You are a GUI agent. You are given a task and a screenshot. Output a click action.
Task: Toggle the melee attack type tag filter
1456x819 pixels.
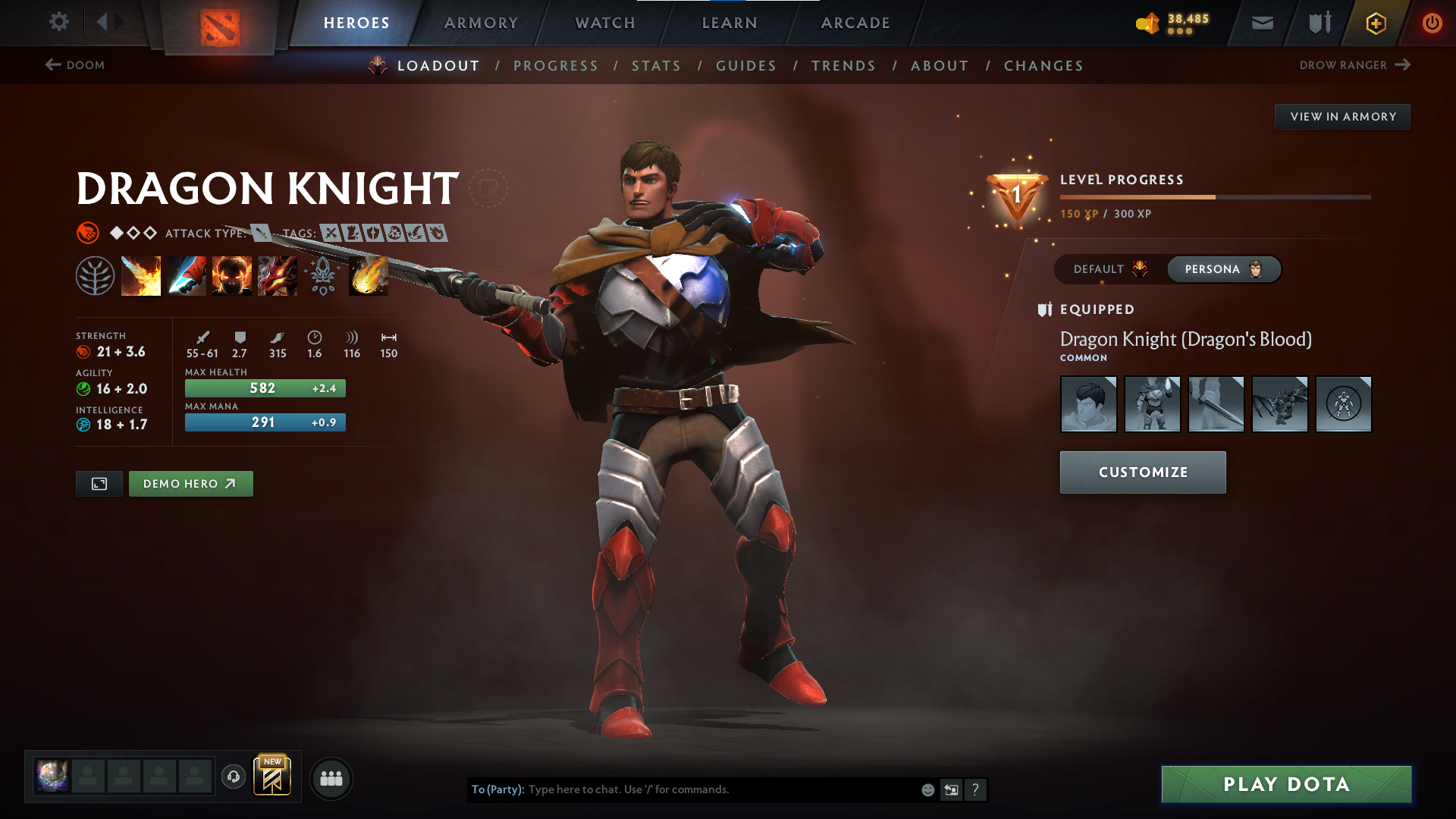point(259,233)
